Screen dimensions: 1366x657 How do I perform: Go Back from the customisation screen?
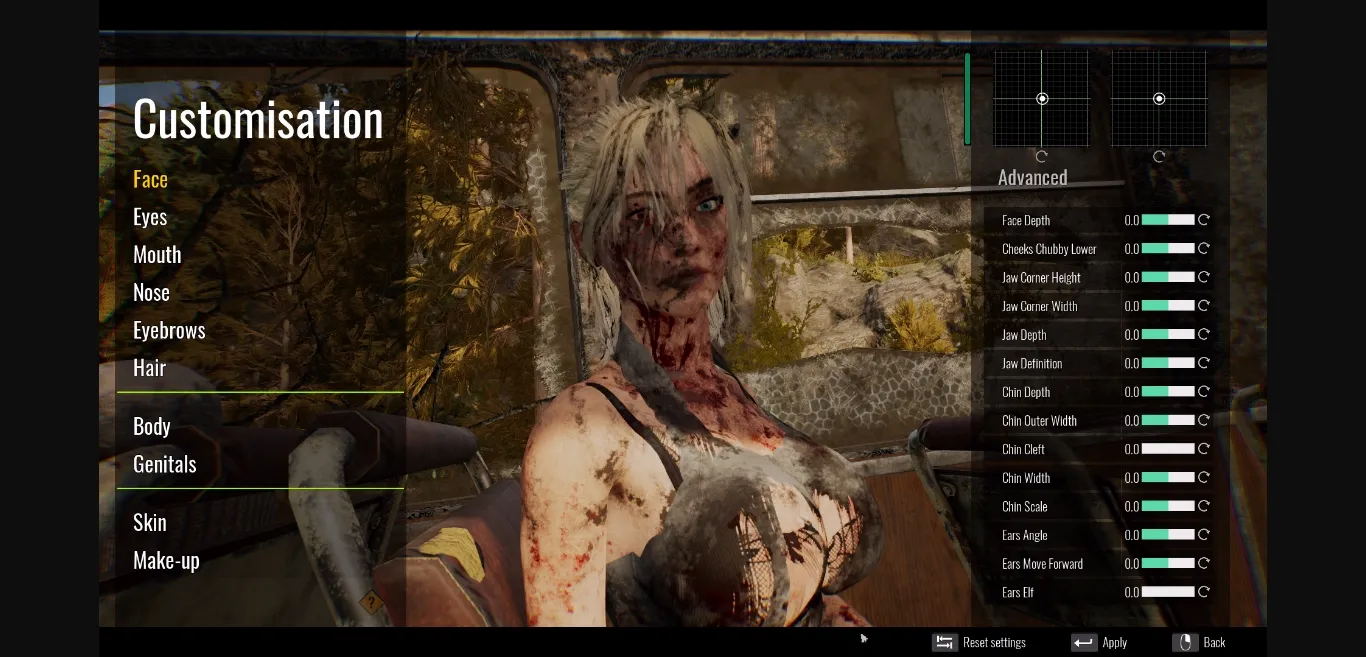coord(1200,642)
